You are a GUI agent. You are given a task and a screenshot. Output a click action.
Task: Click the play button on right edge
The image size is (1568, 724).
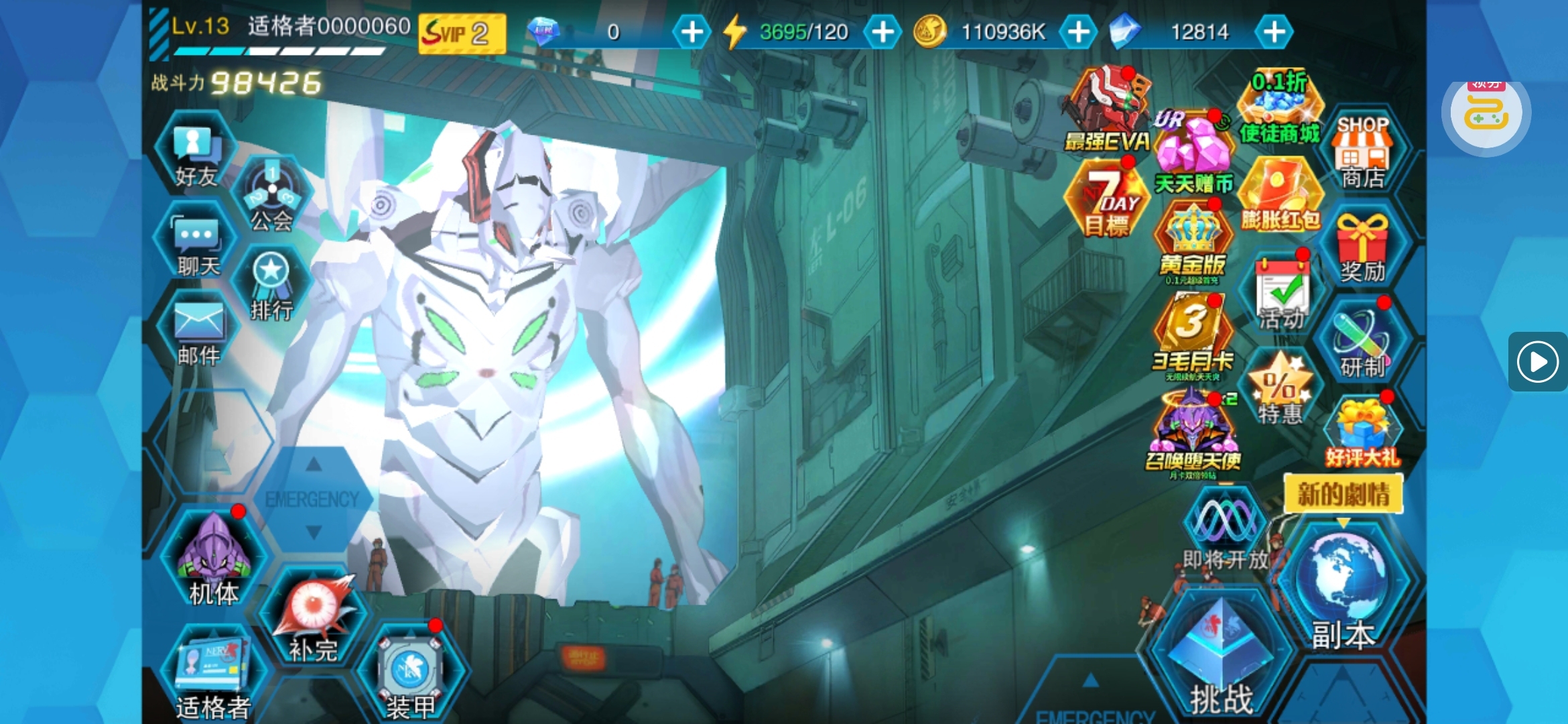(1537, 362)
